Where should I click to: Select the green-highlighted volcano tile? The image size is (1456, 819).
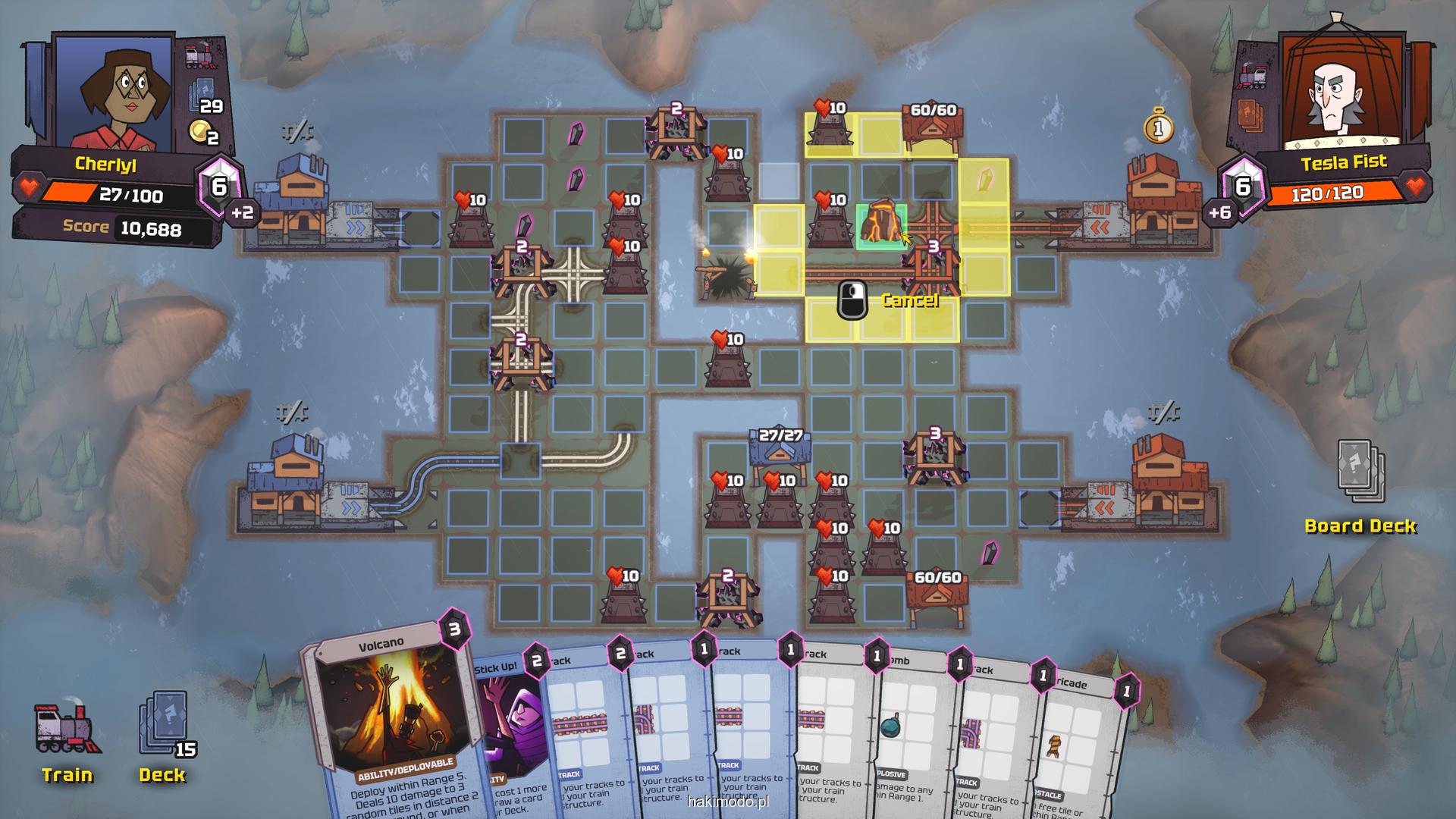point(881,224)
